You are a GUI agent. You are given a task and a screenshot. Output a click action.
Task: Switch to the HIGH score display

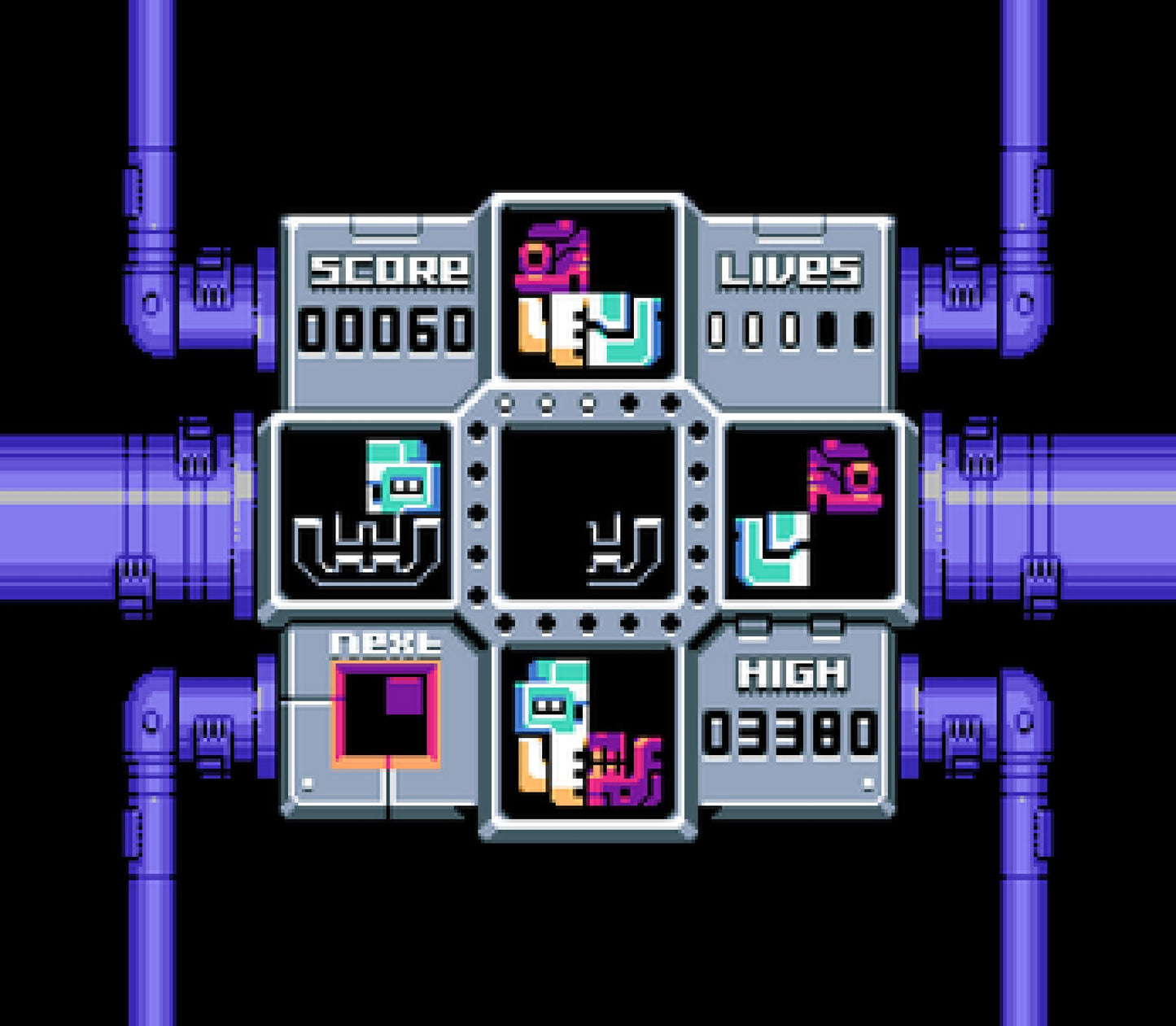tap(793, 671)
